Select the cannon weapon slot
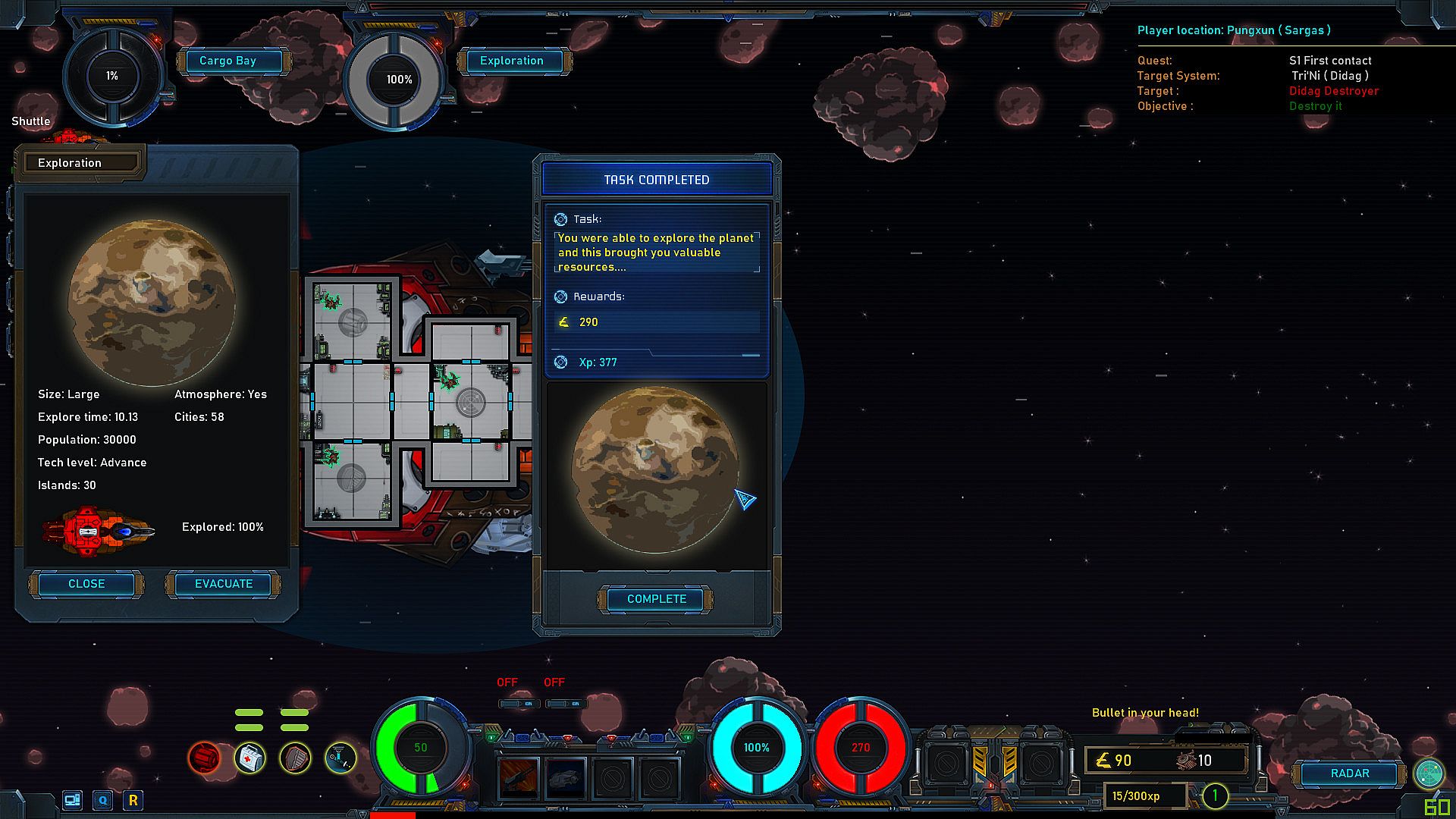 coord(519,777)
